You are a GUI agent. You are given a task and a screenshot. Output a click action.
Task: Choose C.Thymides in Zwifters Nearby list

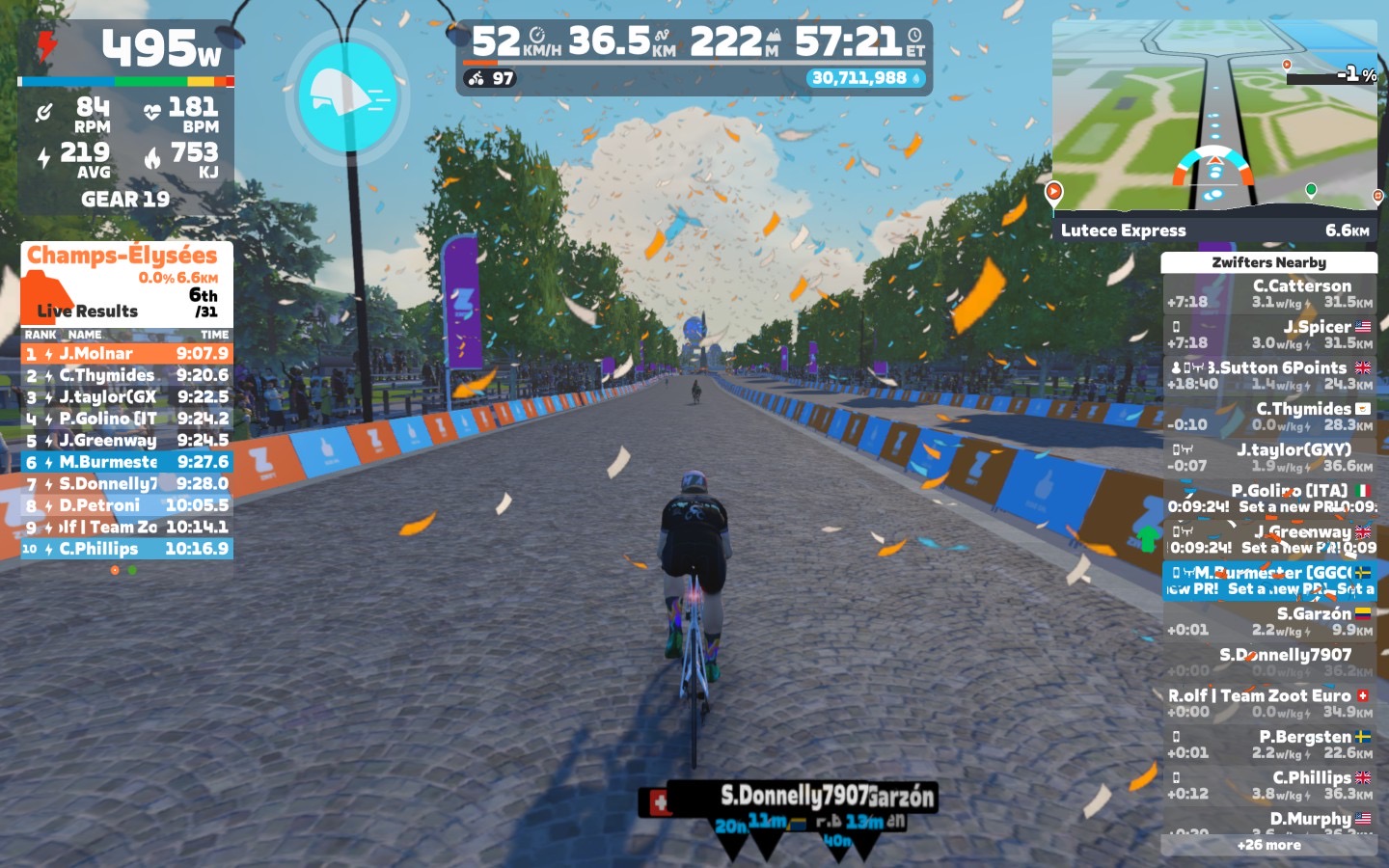click(x=1269, y=417)
